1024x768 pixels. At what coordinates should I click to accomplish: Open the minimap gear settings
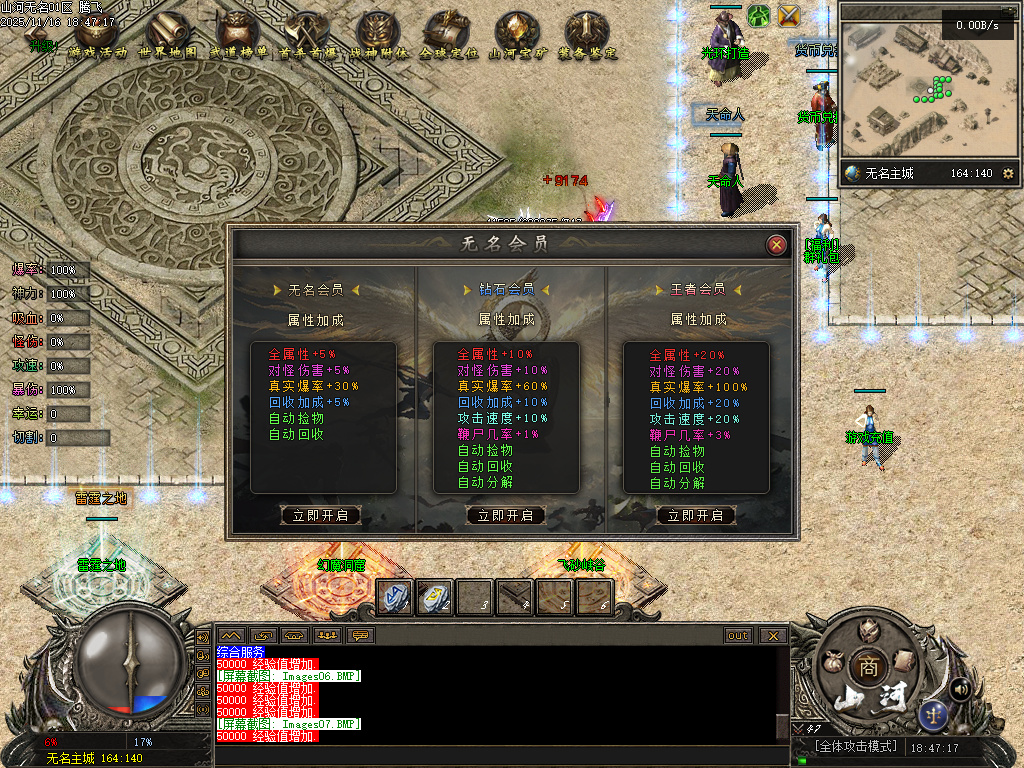click(1008, 174)
